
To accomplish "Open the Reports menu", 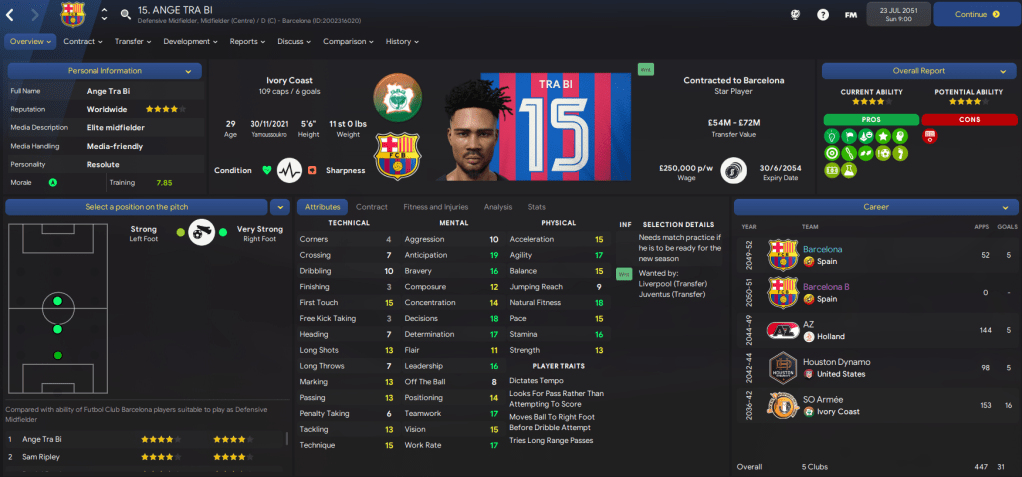I will [x=247, y=42].
